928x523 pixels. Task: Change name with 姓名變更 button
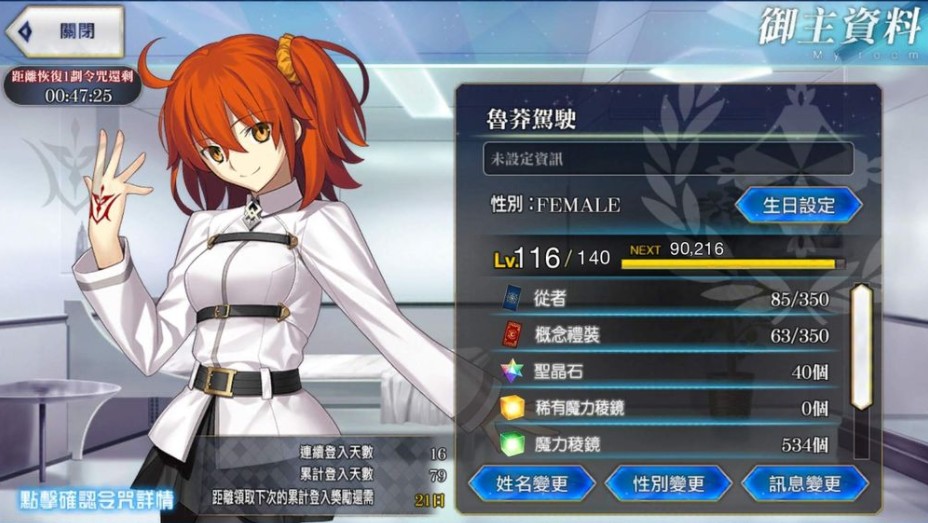coord(531,484)
